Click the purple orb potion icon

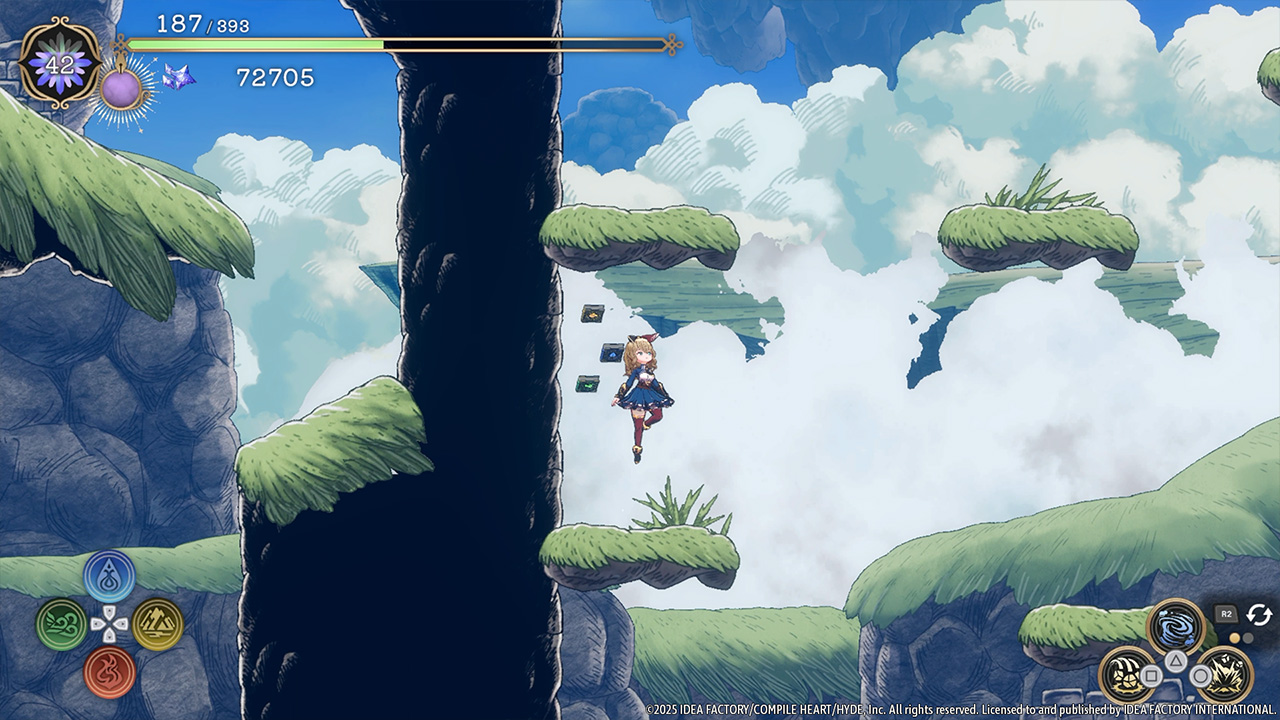pyautogui.click(x=121, y=88)
